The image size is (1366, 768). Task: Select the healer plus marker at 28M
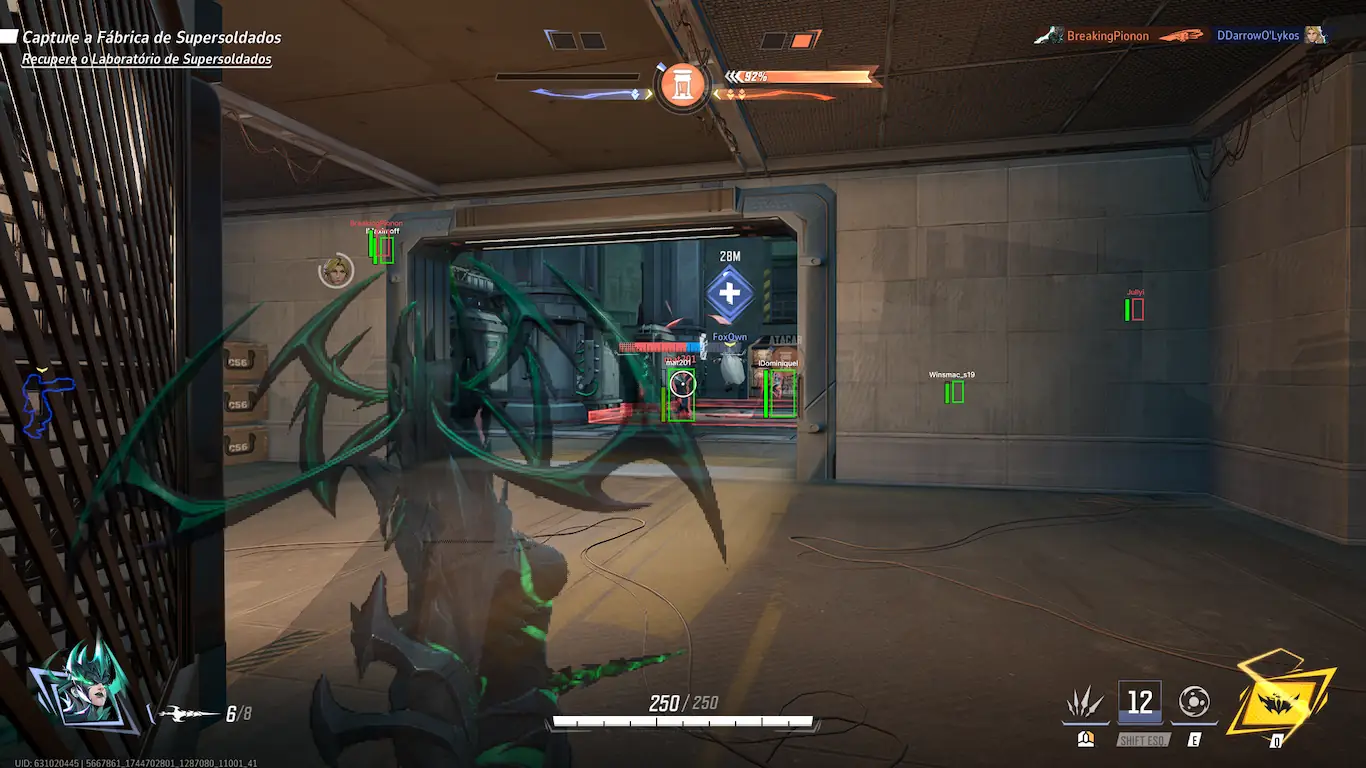[x=730, y=294]
